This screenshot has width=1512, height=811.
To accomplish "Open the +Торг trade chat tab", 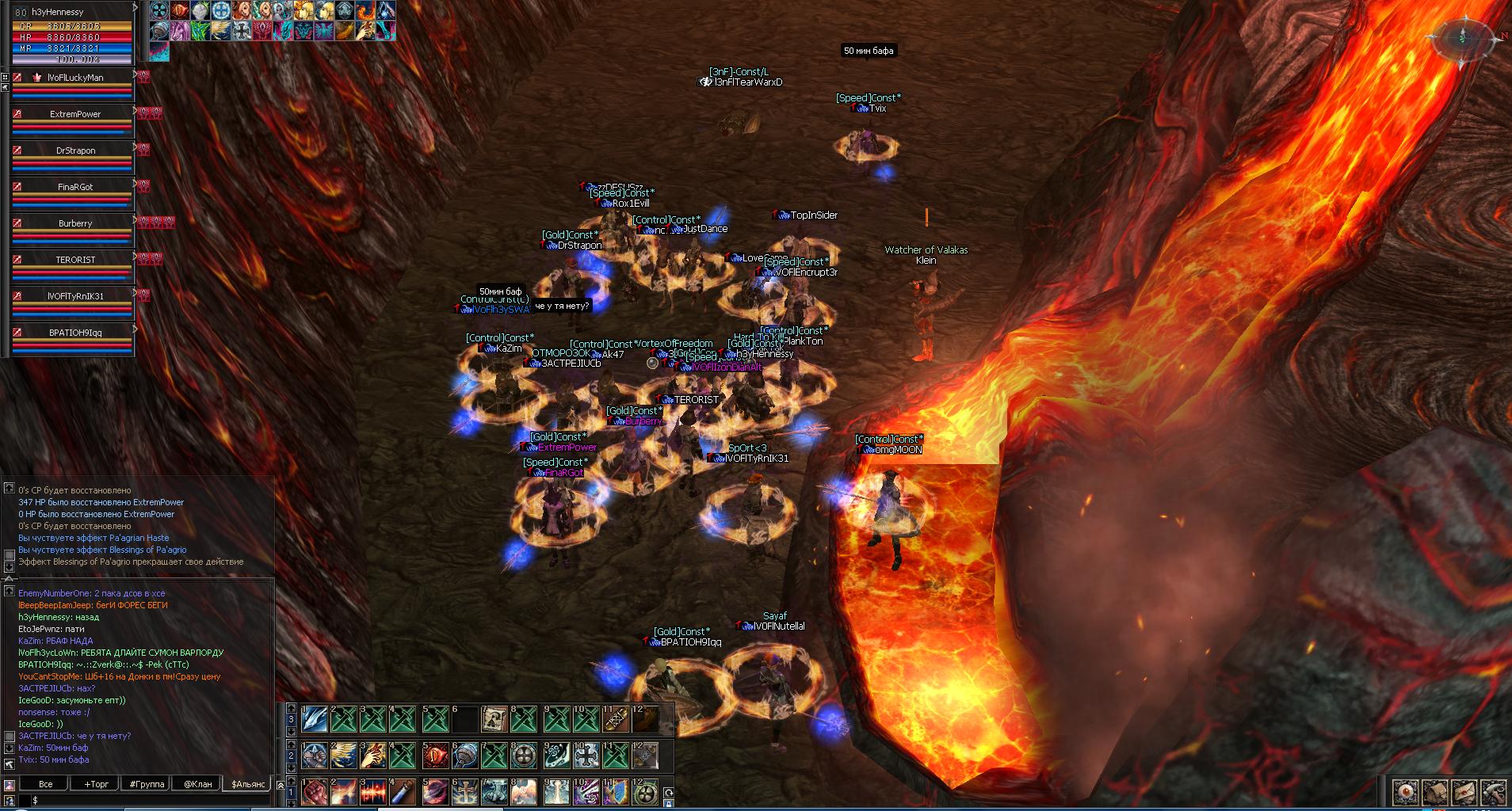I will 97,784.
